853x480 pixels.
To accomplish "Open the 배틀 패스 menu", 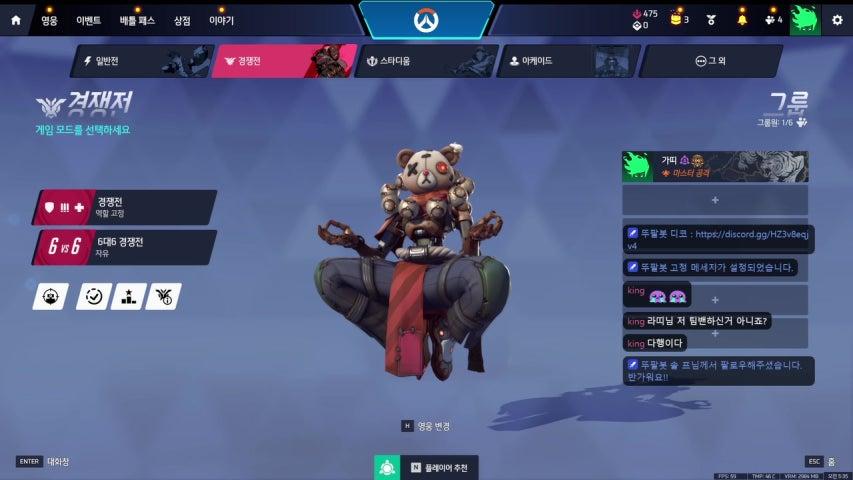I will [138, 19].
